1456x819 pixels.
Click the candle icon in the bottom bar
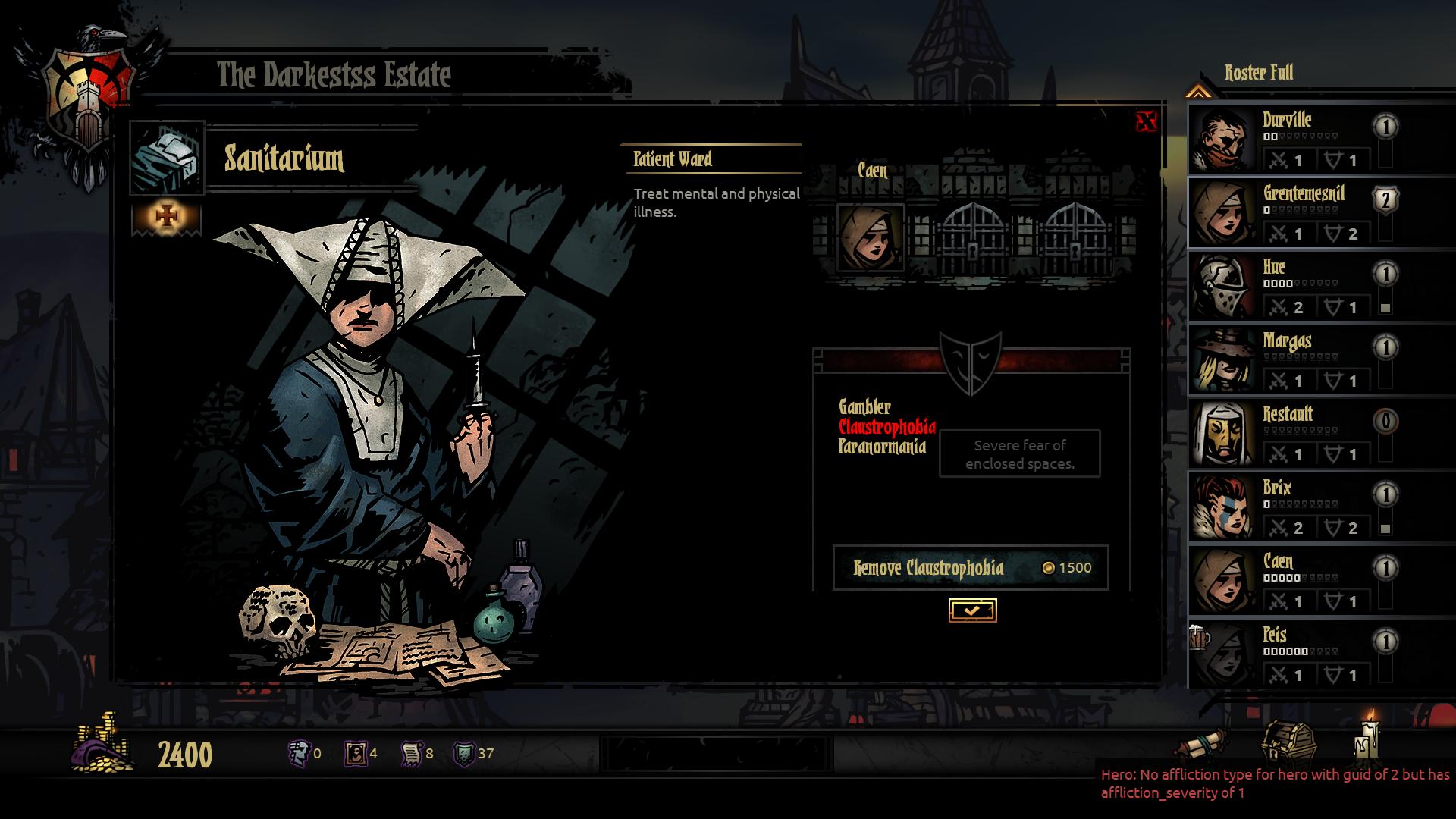point(1367,737)
